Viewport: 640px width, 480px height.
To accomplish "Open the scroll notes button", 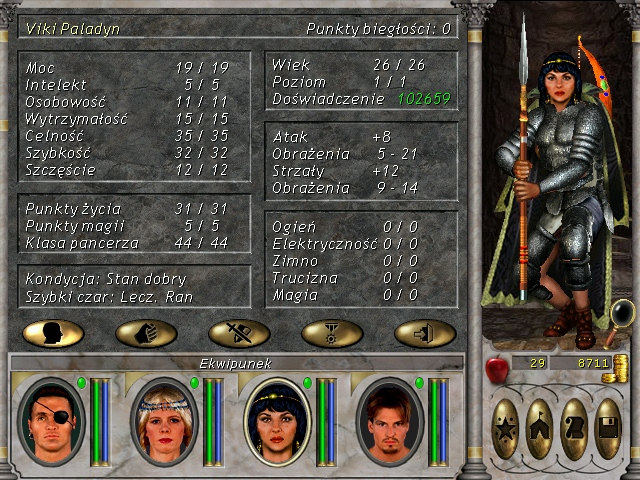I will point(574,429).
